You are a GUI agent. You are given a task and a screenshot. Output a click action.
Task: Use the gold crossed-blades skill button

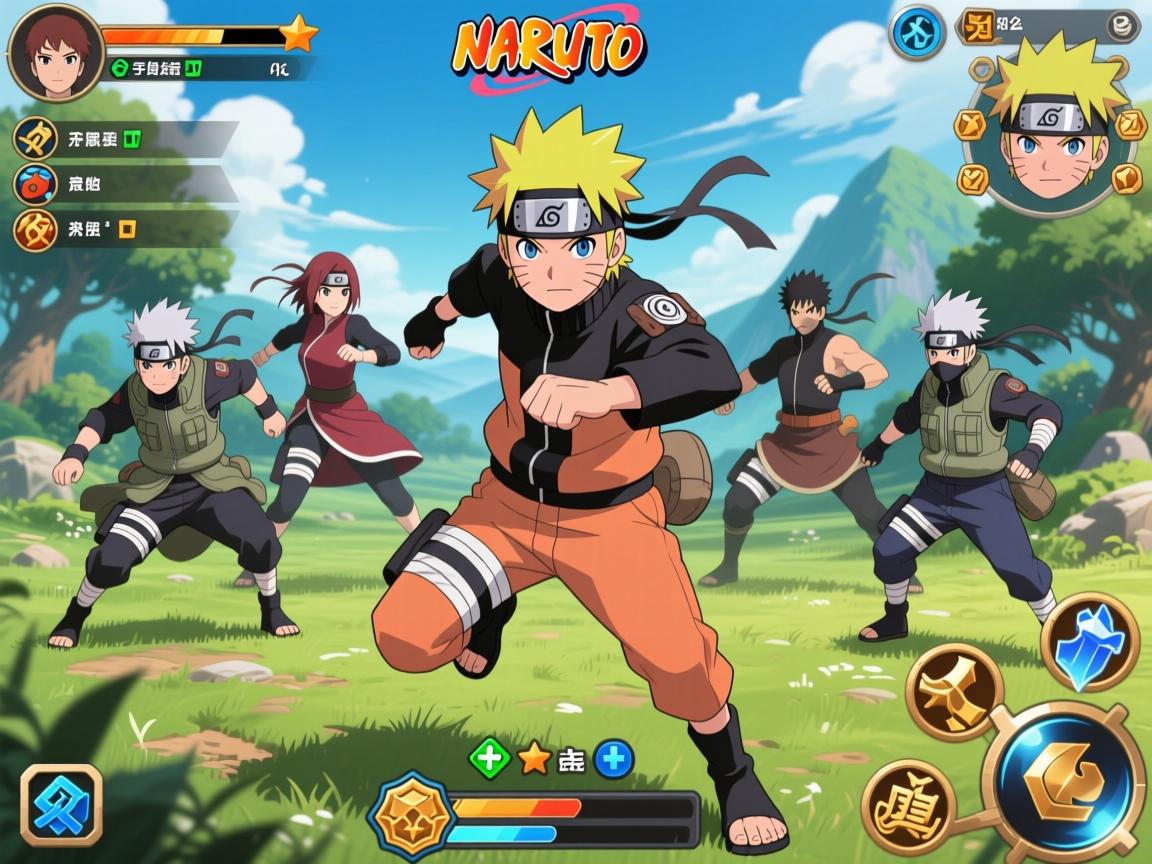[954, 691]
